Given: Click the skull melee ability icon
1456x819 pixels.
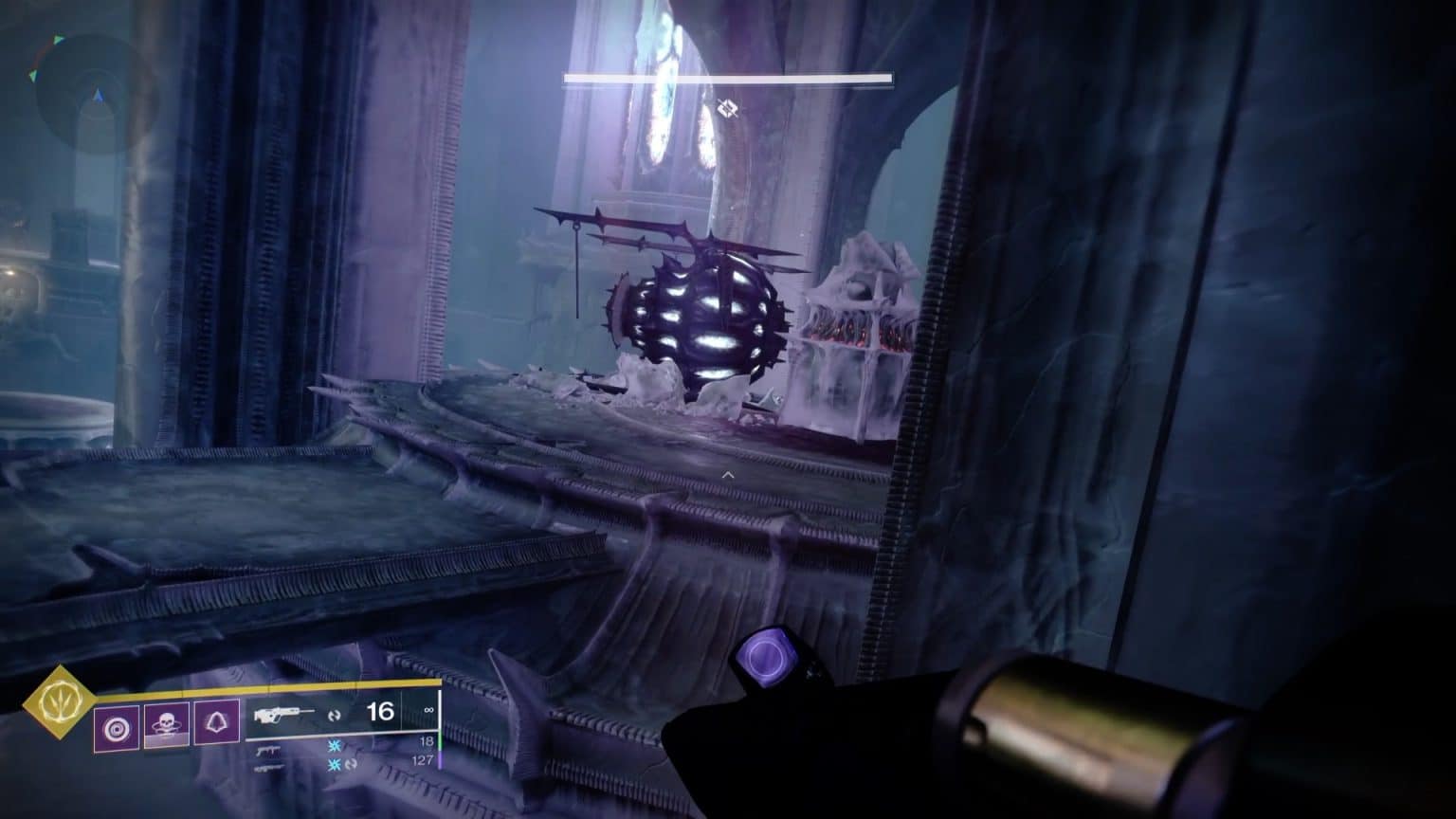Looking at the screenshot, I should tap(167, 724).
